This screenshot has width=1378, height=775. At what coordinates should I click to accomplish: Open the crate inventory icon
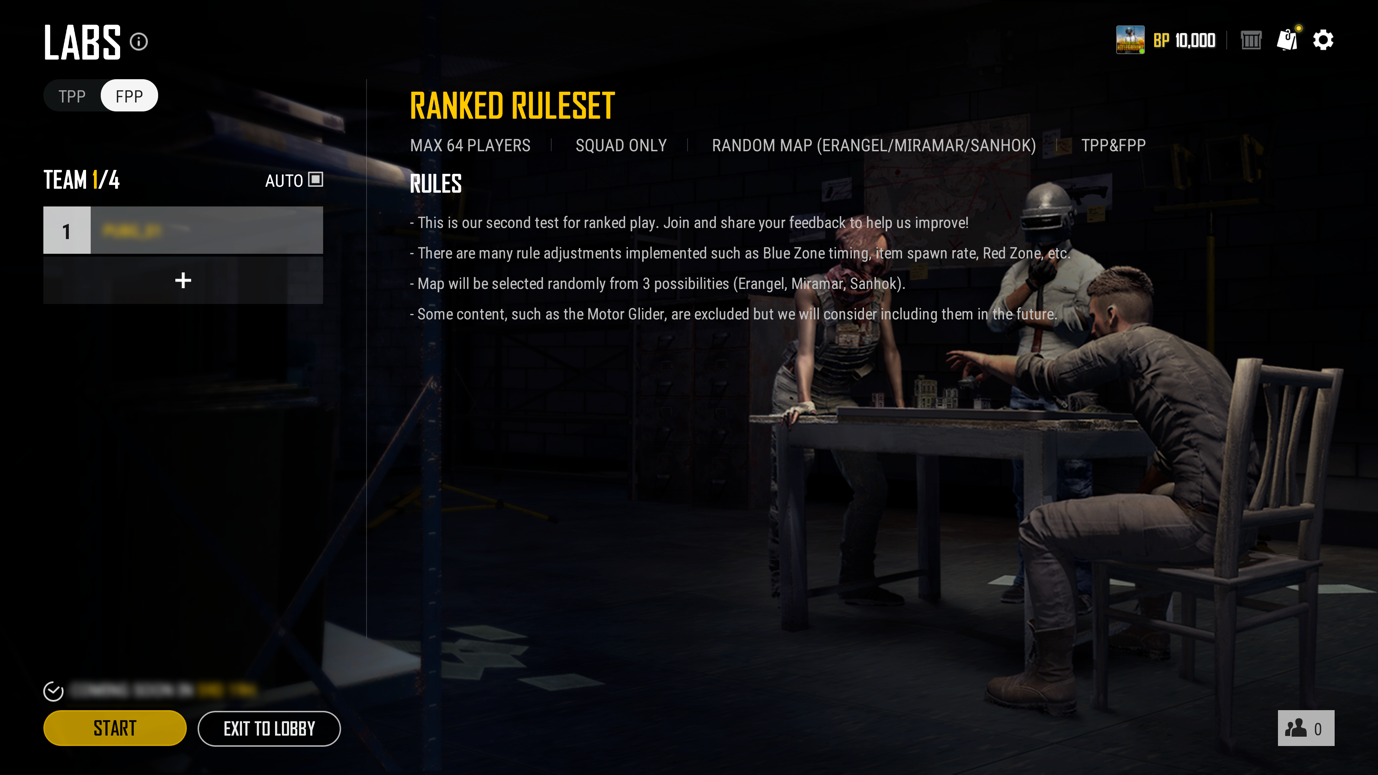[1251, 40]
